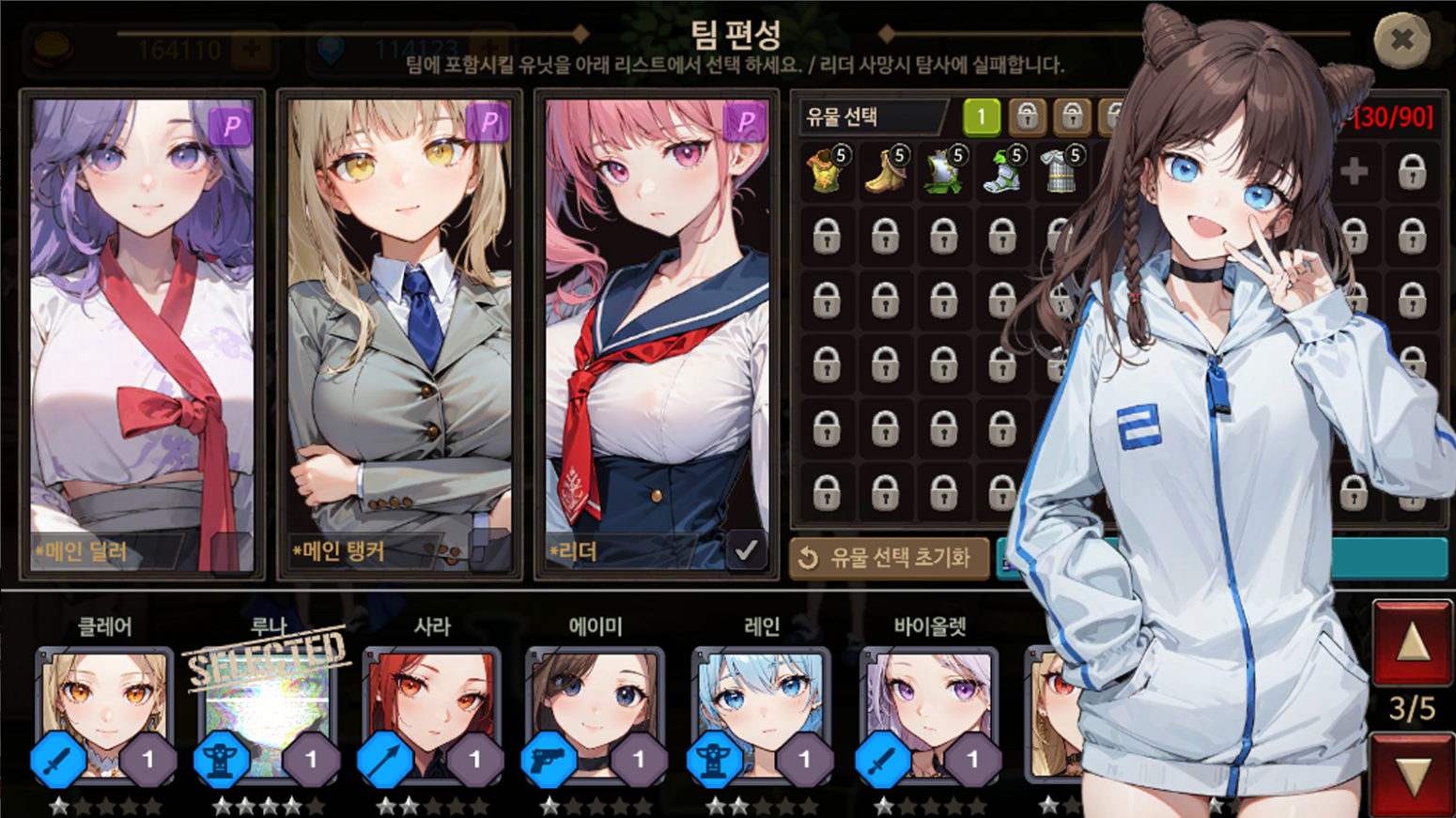Add a relic slot with the plus icon

(1354, 172)
